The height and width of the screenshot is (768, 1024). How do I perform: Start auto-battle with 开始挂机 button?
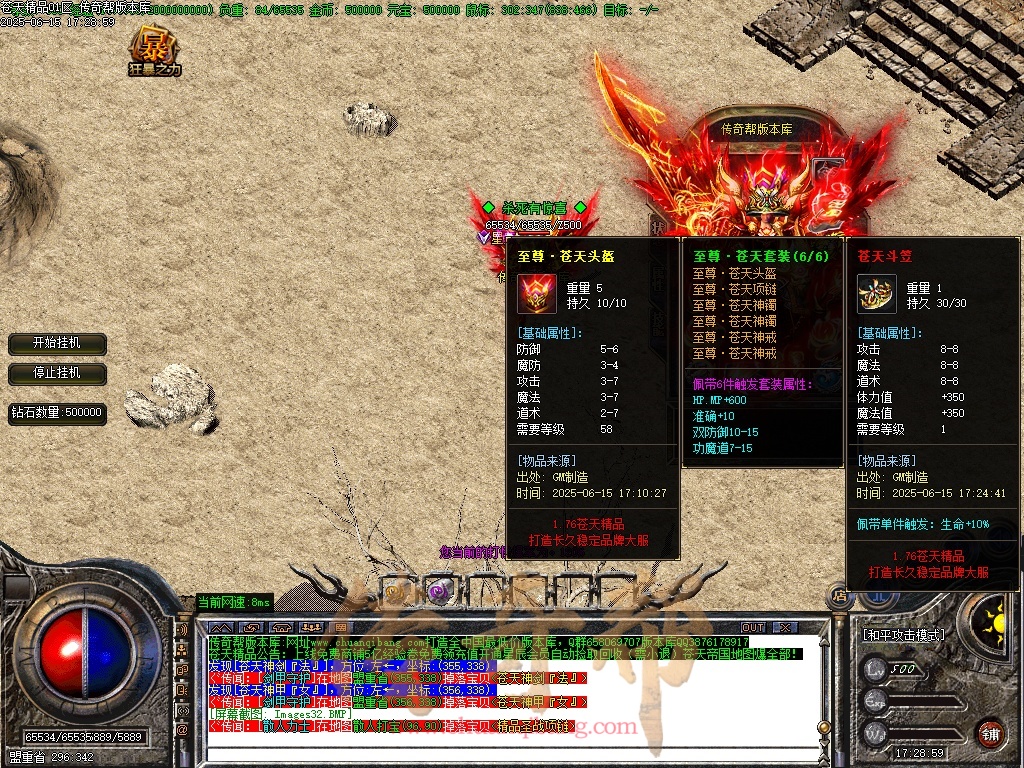(x=57, y=343)
